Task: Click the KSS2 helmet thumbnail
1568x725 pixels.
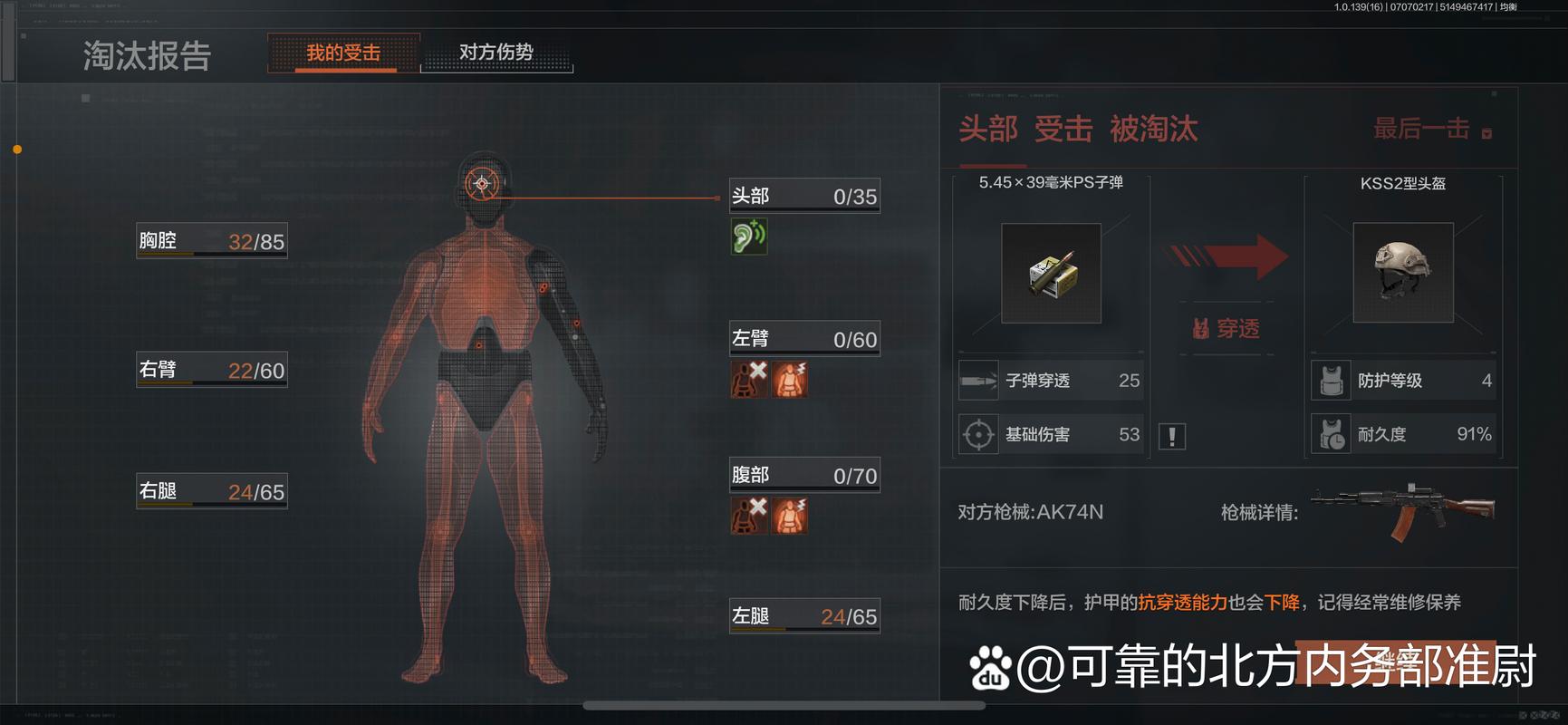Action: (1402, 273)
